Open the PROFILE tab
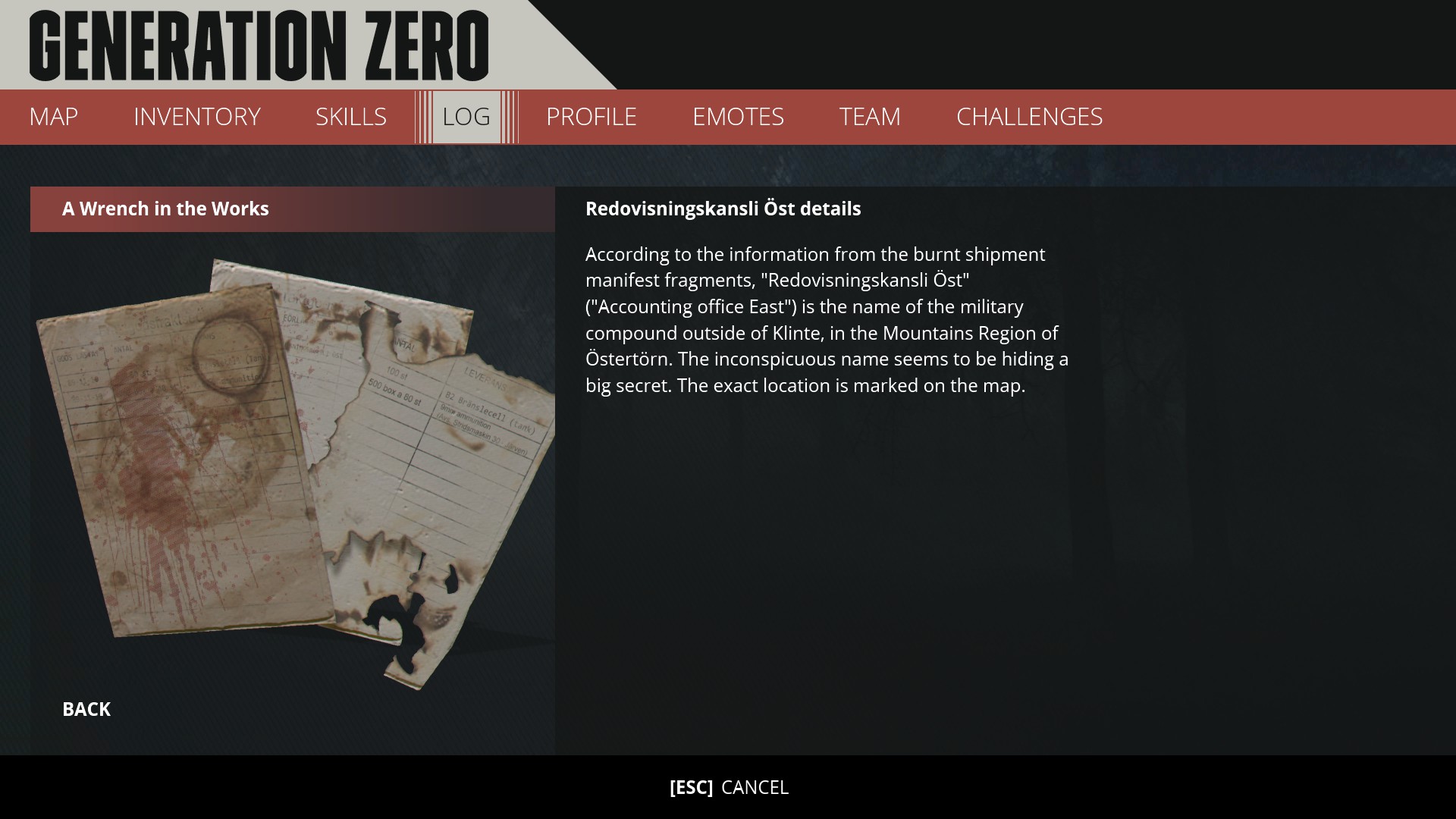Image resolution: width=1456 pixels, height=819 pixels. (591, 117)
